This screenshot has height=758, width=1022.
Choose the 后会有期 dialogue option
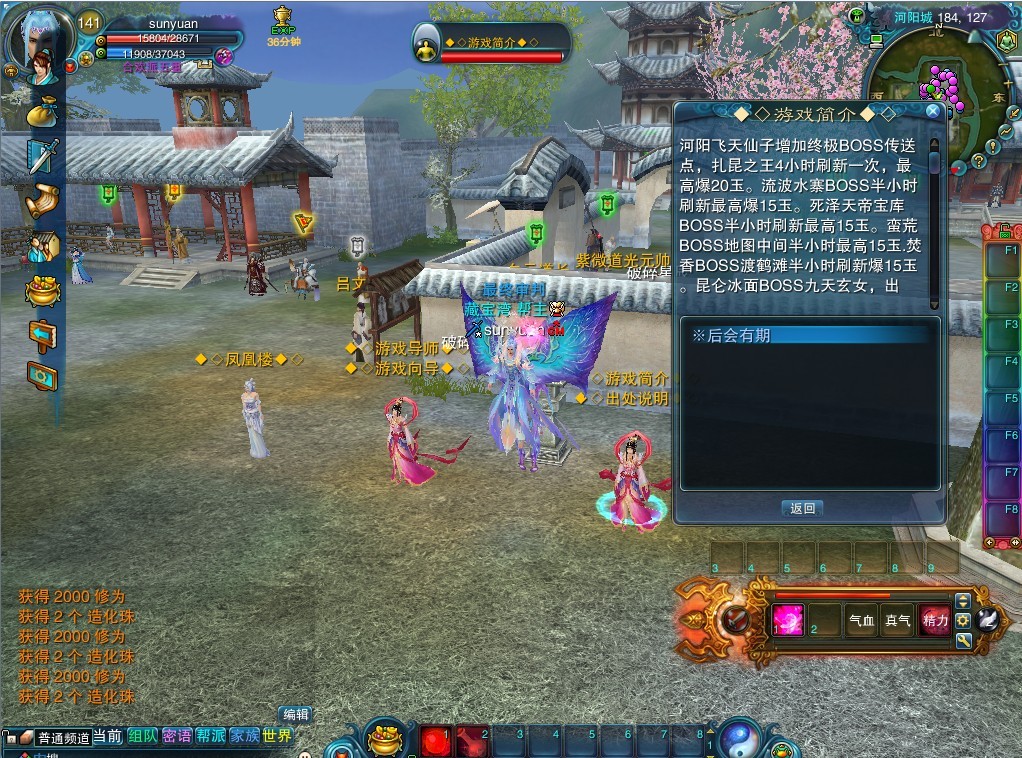[810, 336]
